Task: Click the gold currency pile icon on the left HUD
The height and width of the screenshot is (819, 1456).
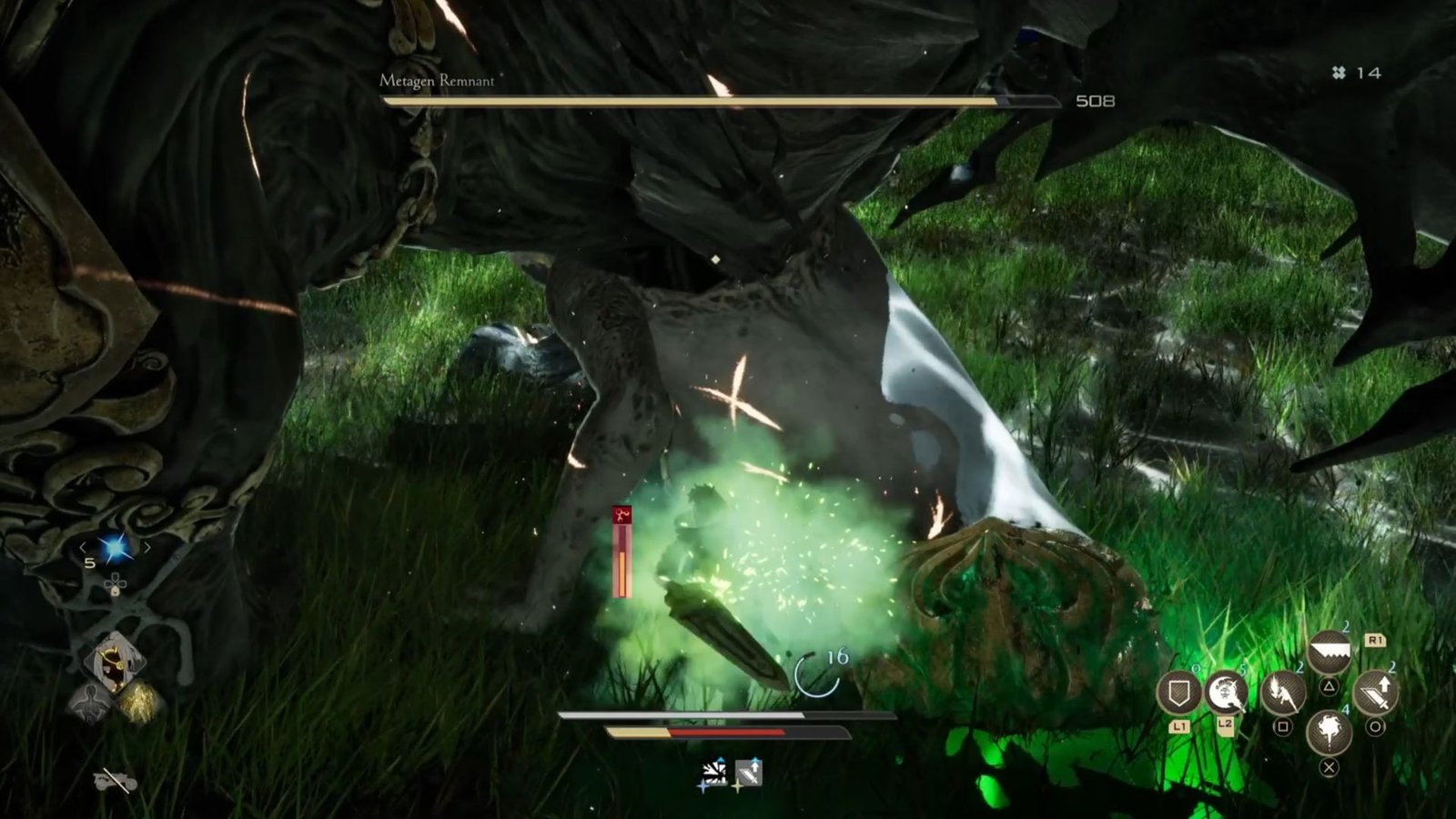Action: 139,701
